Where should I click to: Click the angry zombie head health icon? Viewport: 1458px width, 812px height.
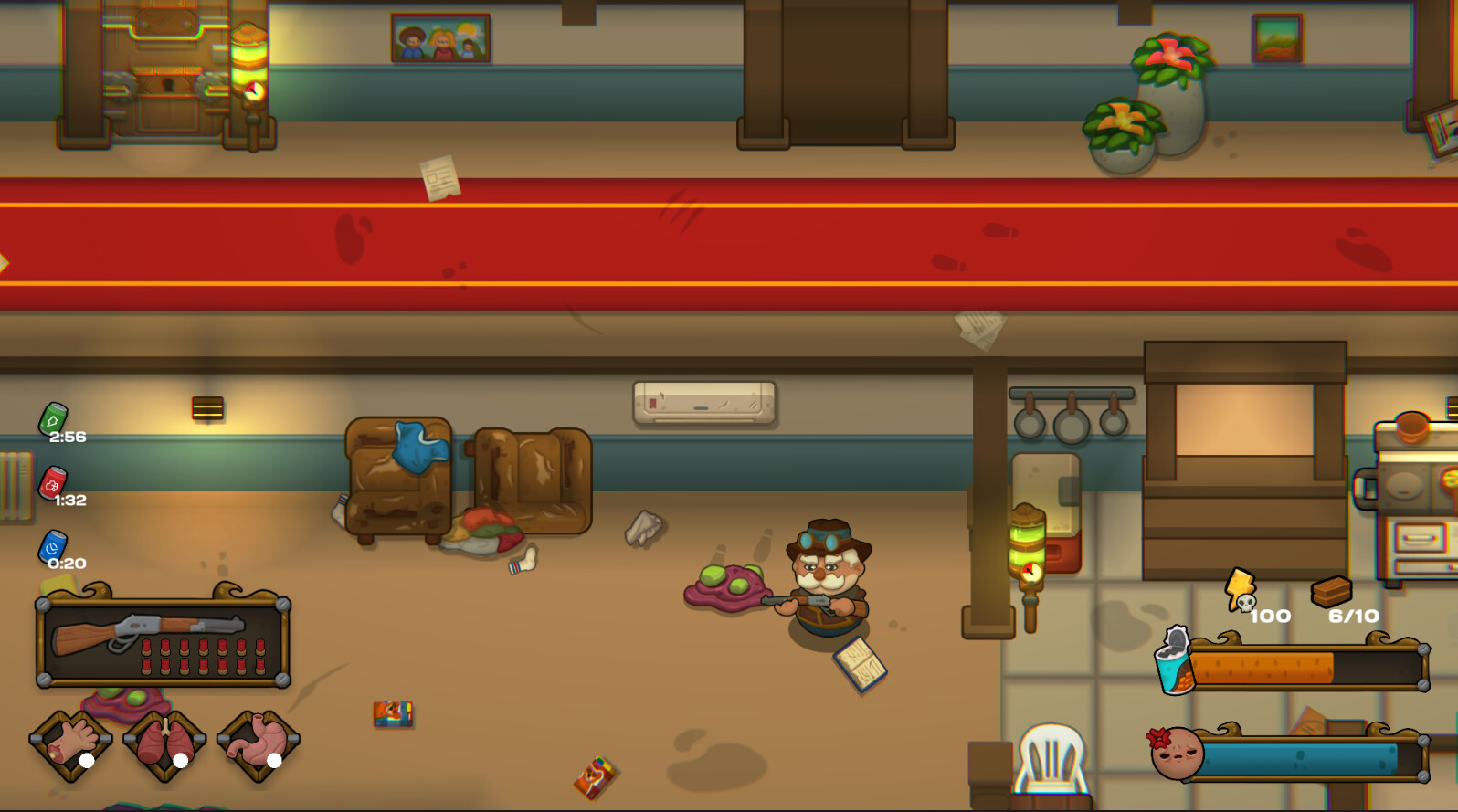pyautogui.click(x=1178, y=754)
